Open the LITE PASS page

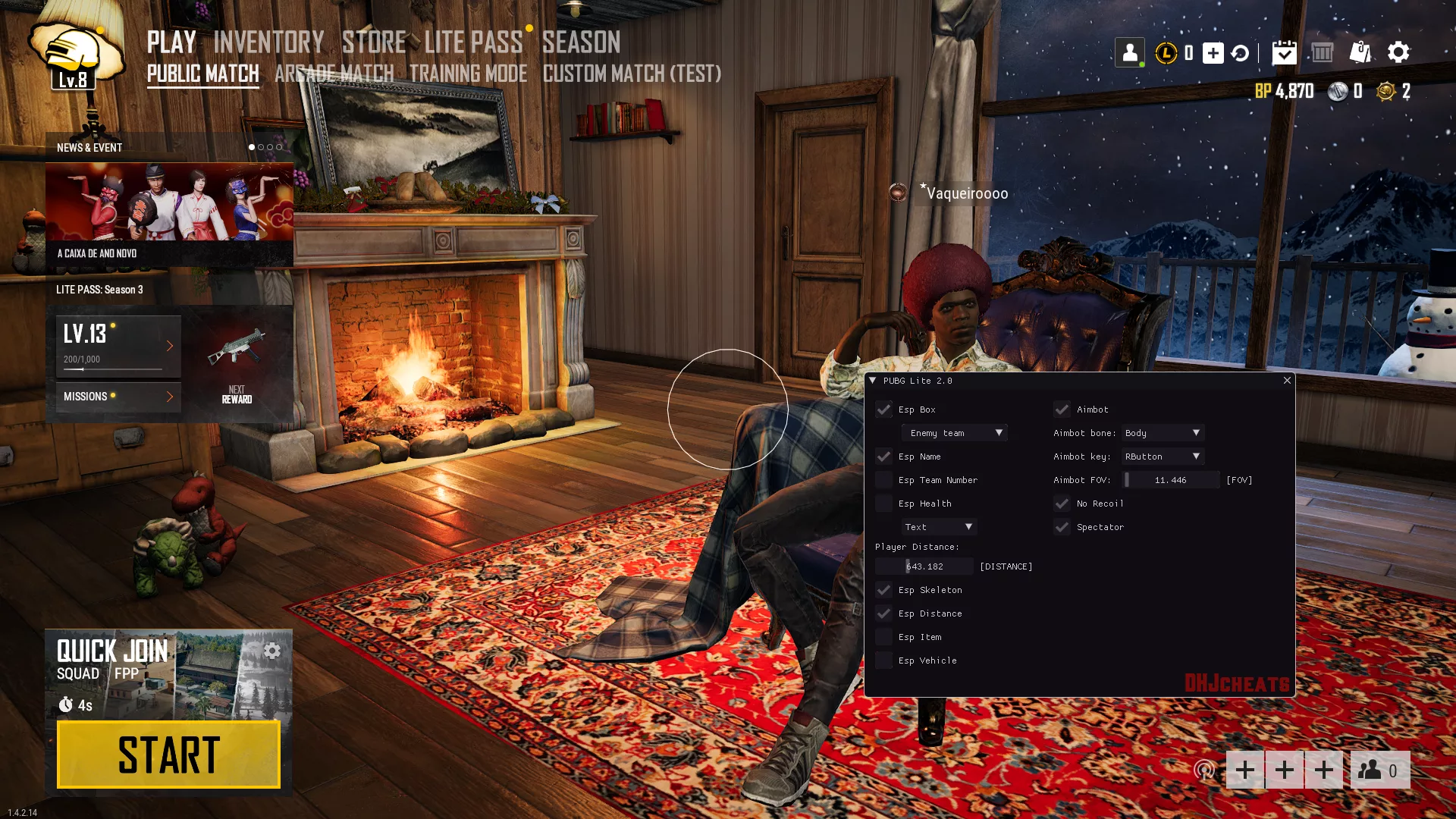(x=473, y=42)
